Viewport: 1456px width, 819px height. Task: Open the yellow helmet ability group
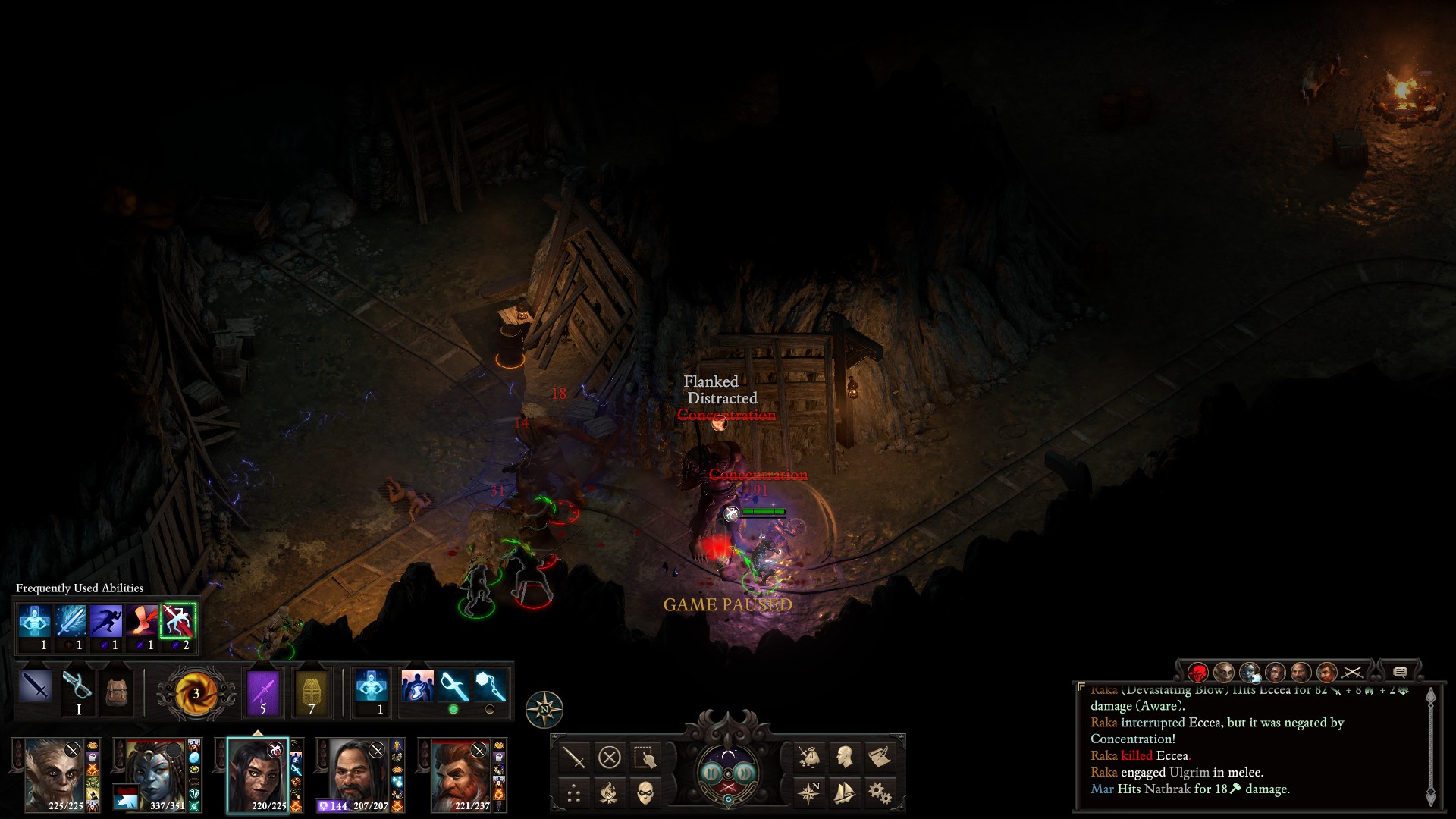click(311, 692)
